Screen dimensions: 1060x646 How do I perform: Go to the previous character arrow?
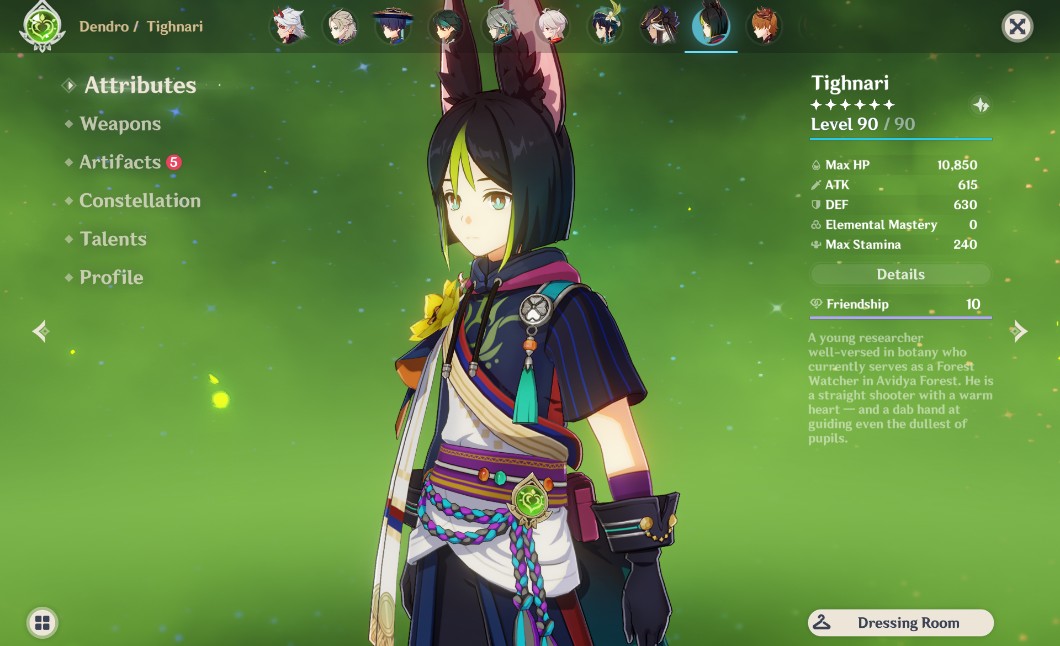[x=41, y=331]
